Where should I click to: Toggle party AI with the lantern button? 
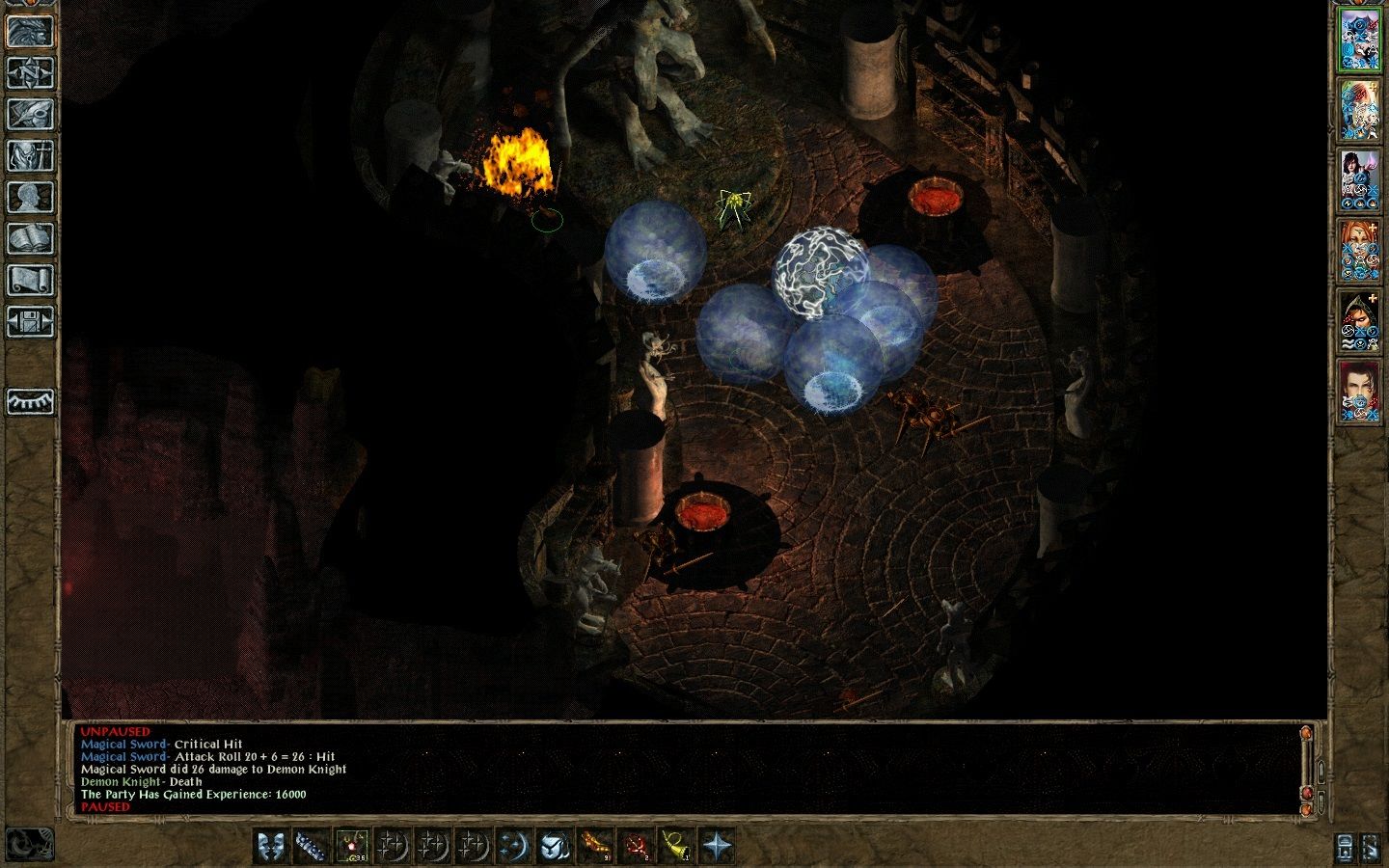click(1345, 849)
